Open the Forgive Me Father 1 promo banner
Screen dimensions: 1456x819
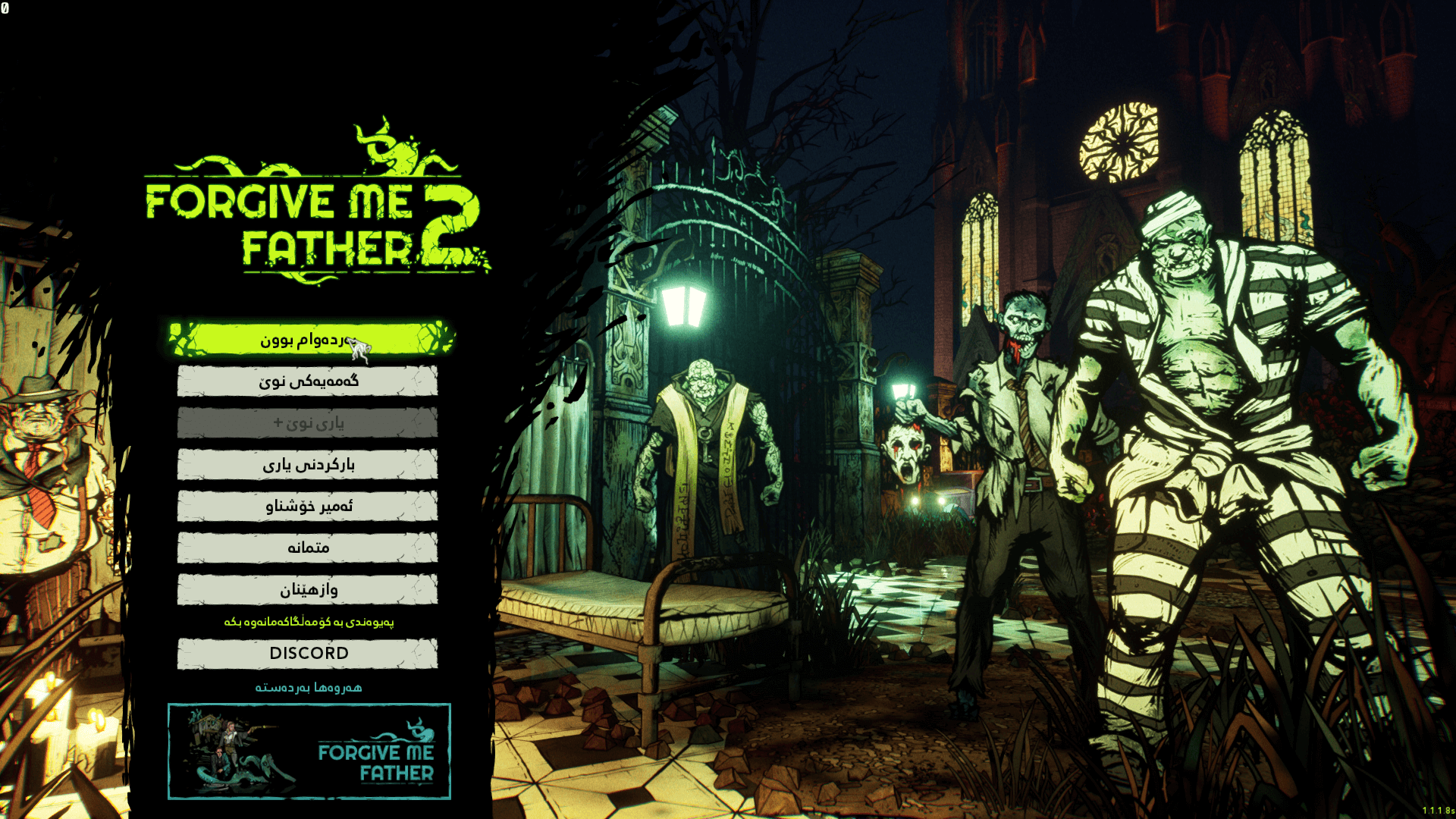click(309, 750)
